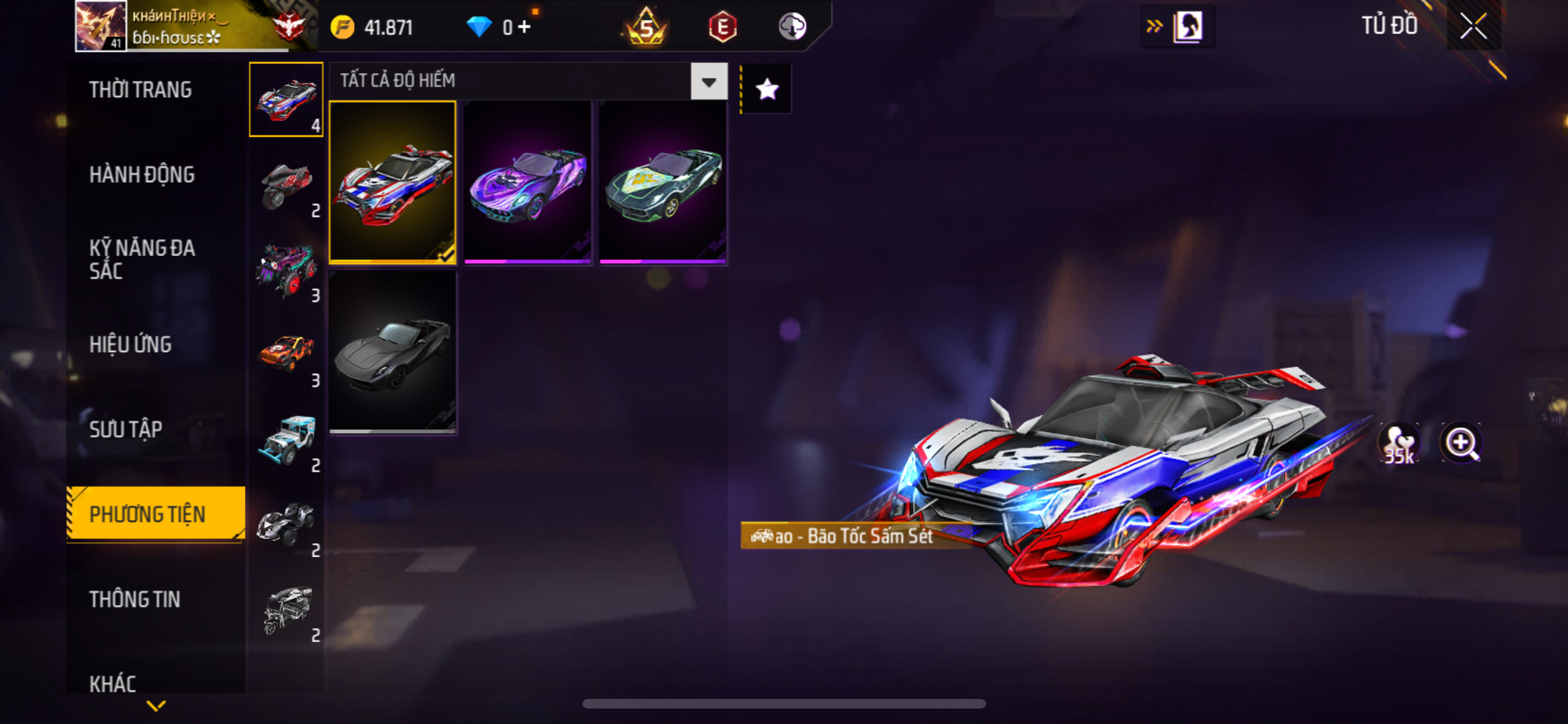Go to the Hiệu Ứng tab

(x=131, y=344)
